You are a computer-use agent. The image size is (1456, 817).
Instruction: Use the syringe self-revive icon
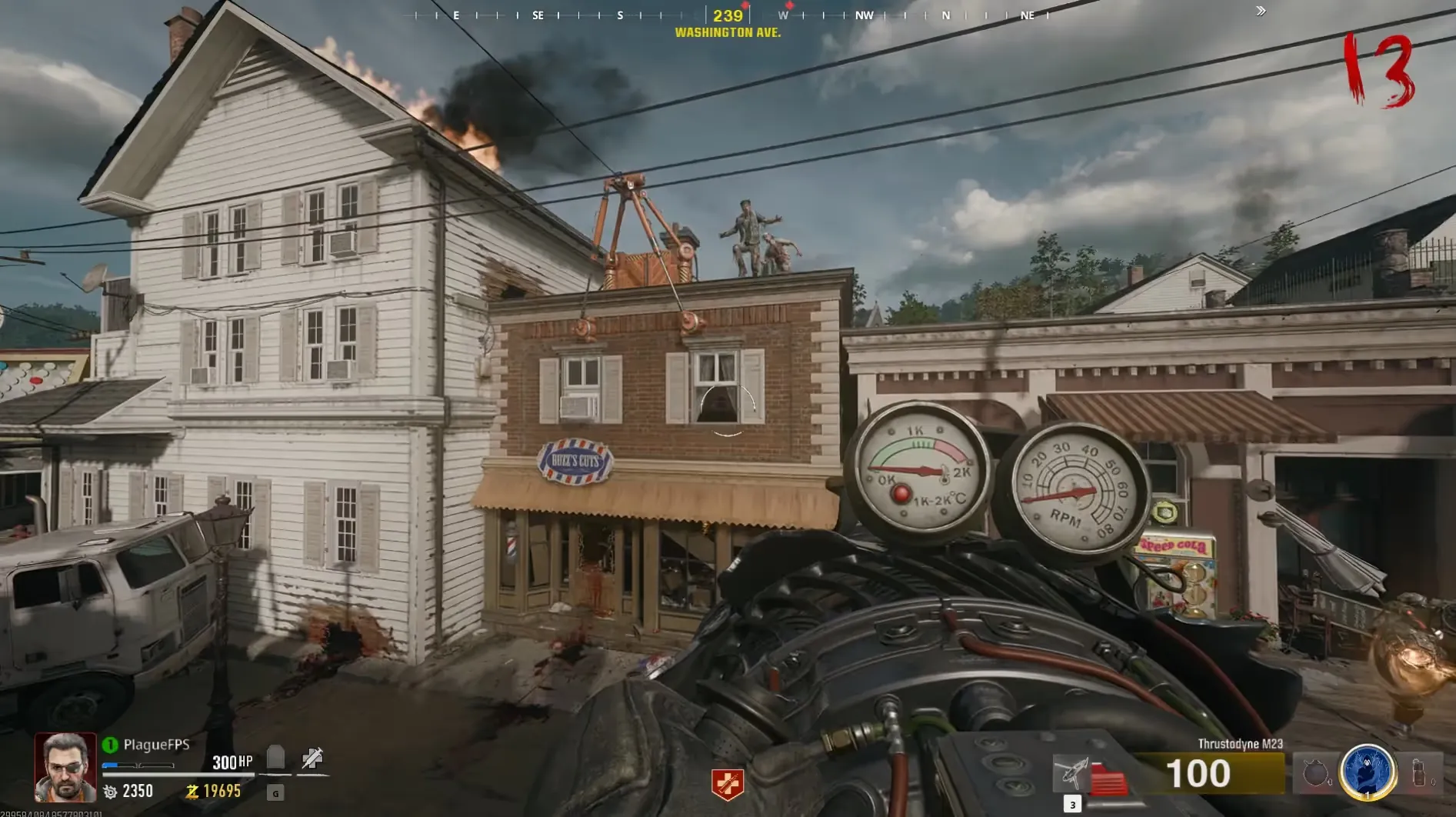(312, 759)
